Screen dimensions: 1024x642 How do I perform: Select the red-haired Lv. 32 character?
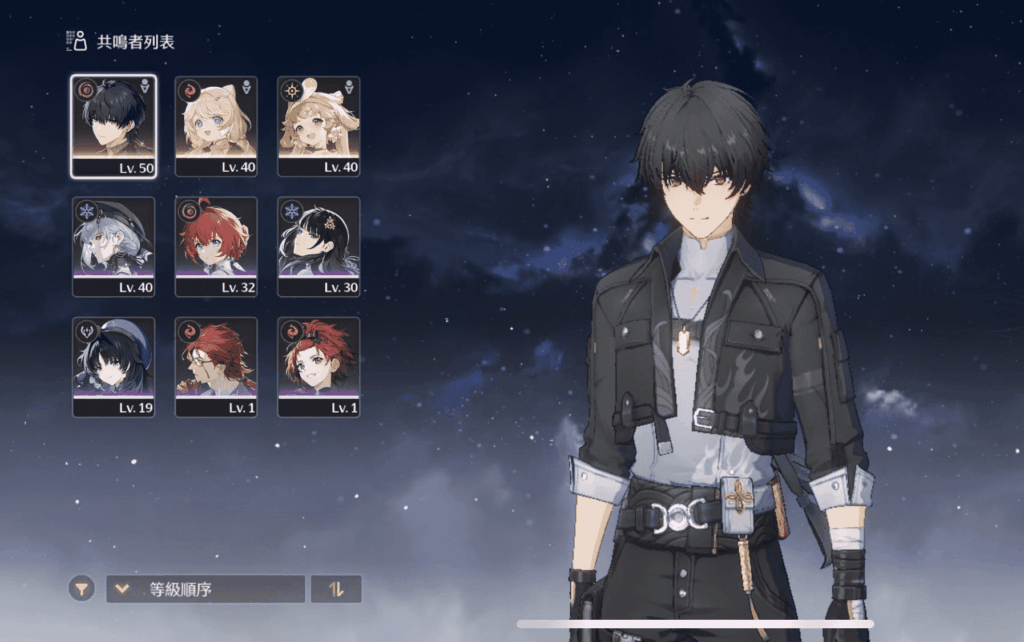click(216, 246)
